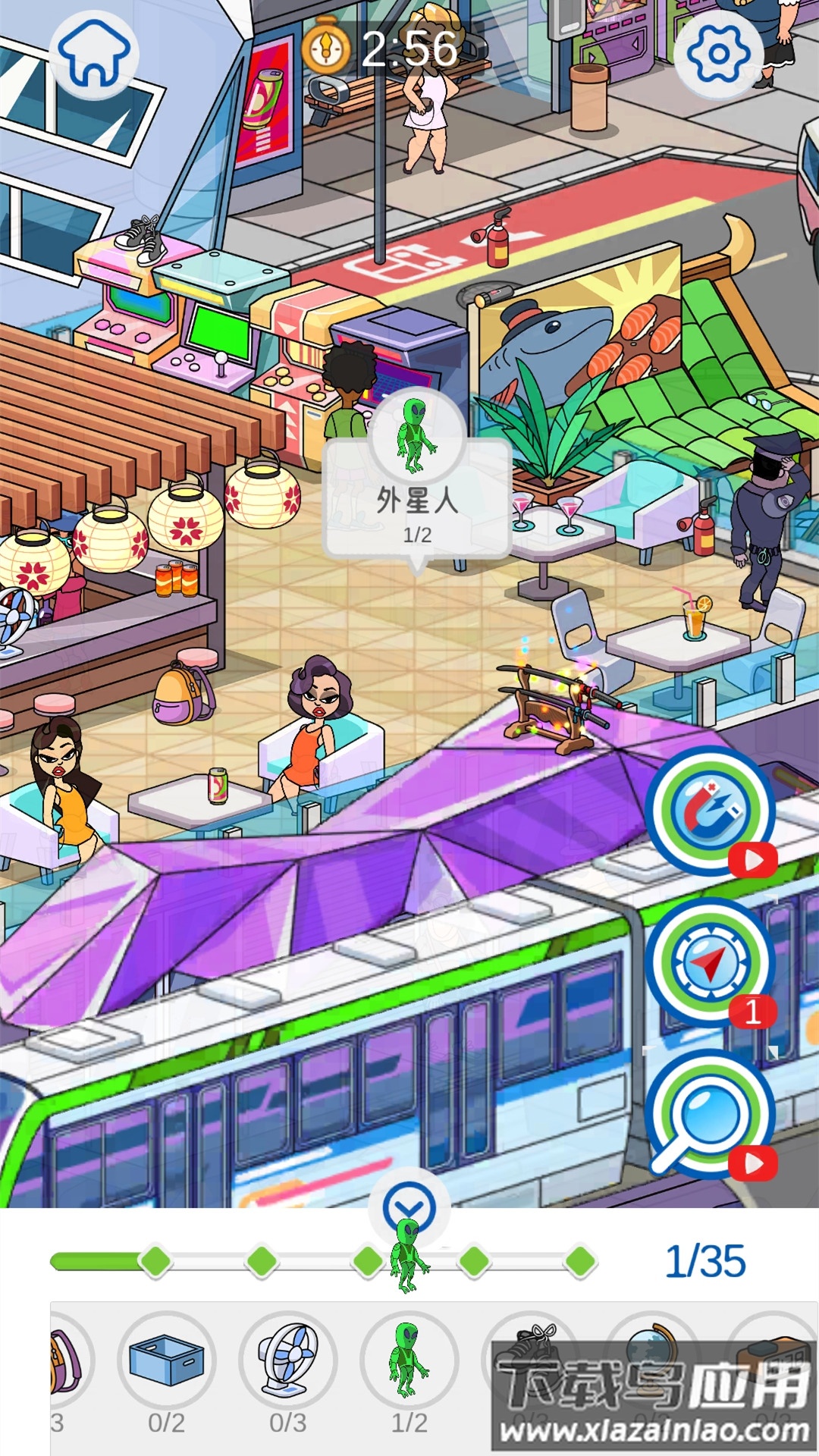Select the blue crate item slot

tap(167, 1361)
